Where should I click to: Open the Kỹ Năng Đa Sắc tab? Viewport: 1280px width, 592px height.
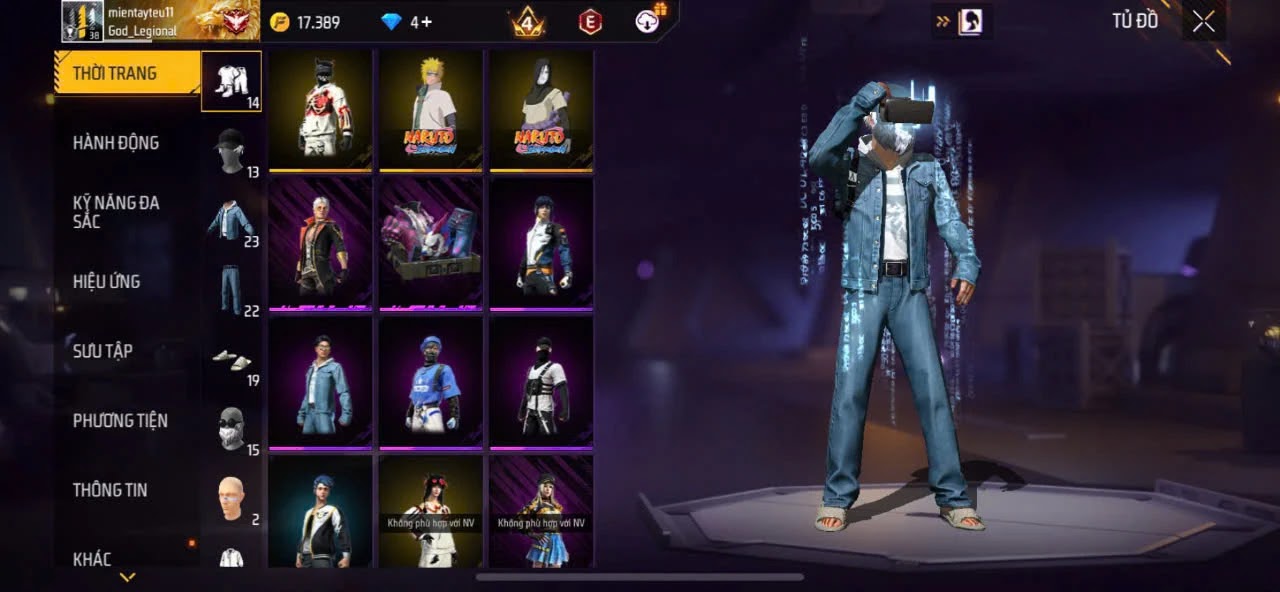(x=116, y=212)
